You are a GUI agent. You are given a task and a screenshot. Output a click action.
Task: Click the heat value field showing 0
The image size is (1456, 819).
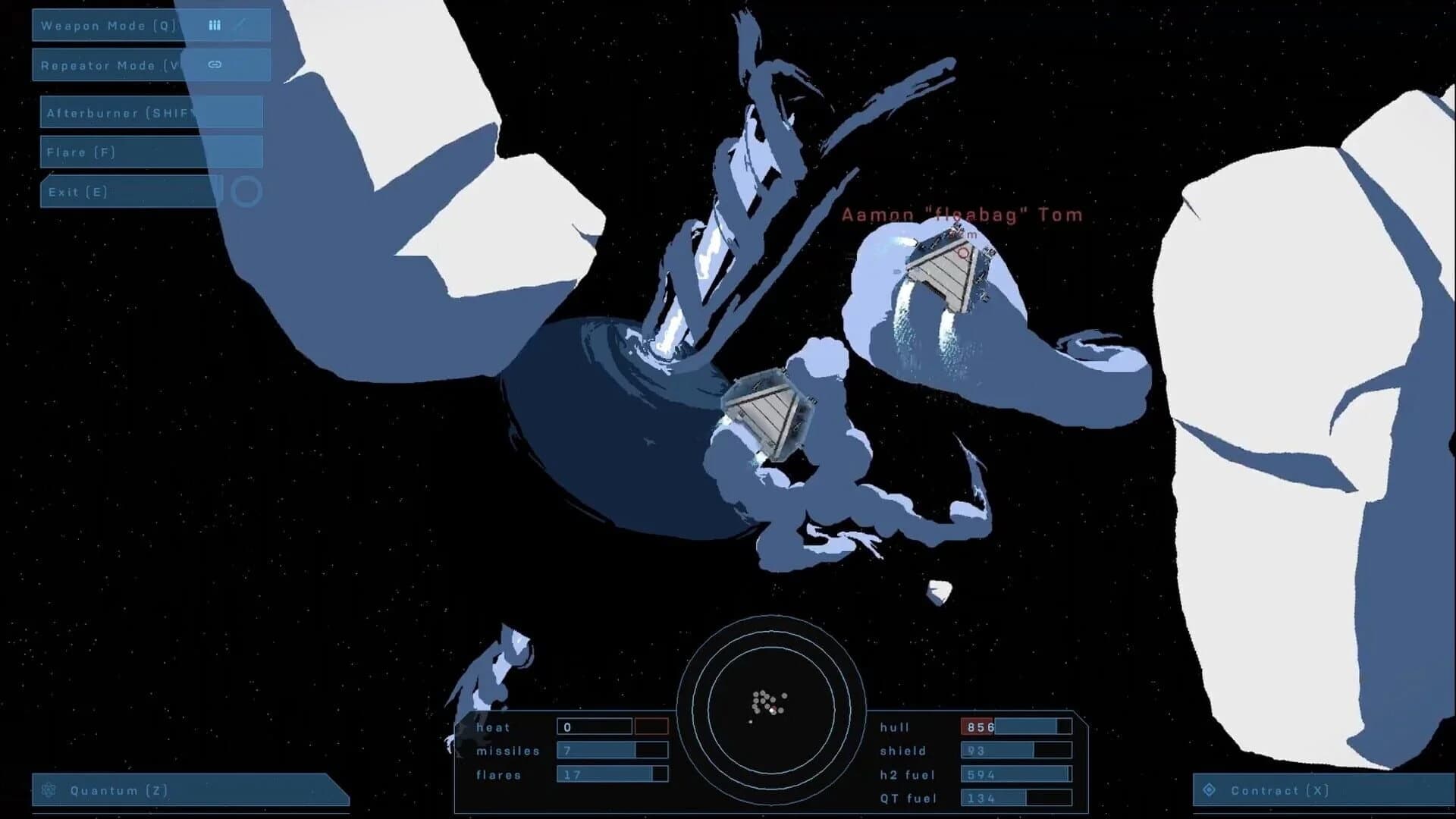pos(595,726)
